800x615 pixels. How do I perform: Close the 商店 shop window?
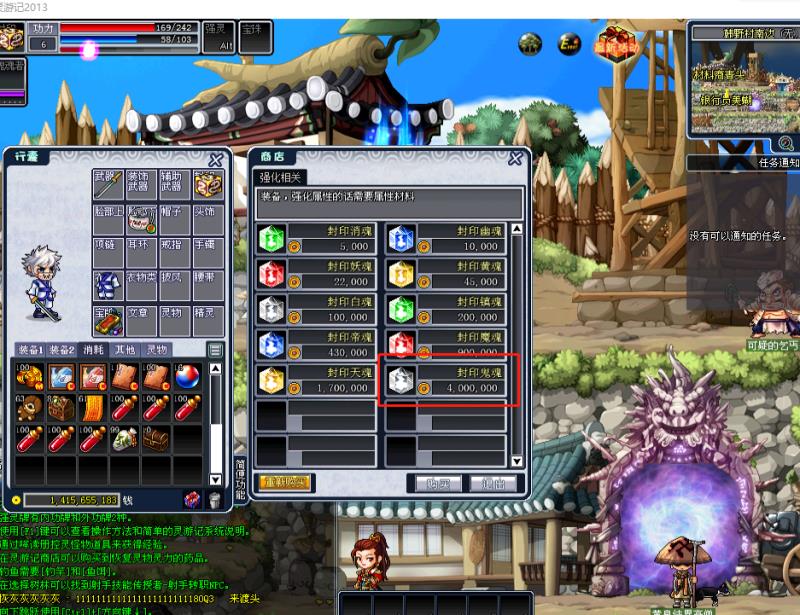point(515,158)
